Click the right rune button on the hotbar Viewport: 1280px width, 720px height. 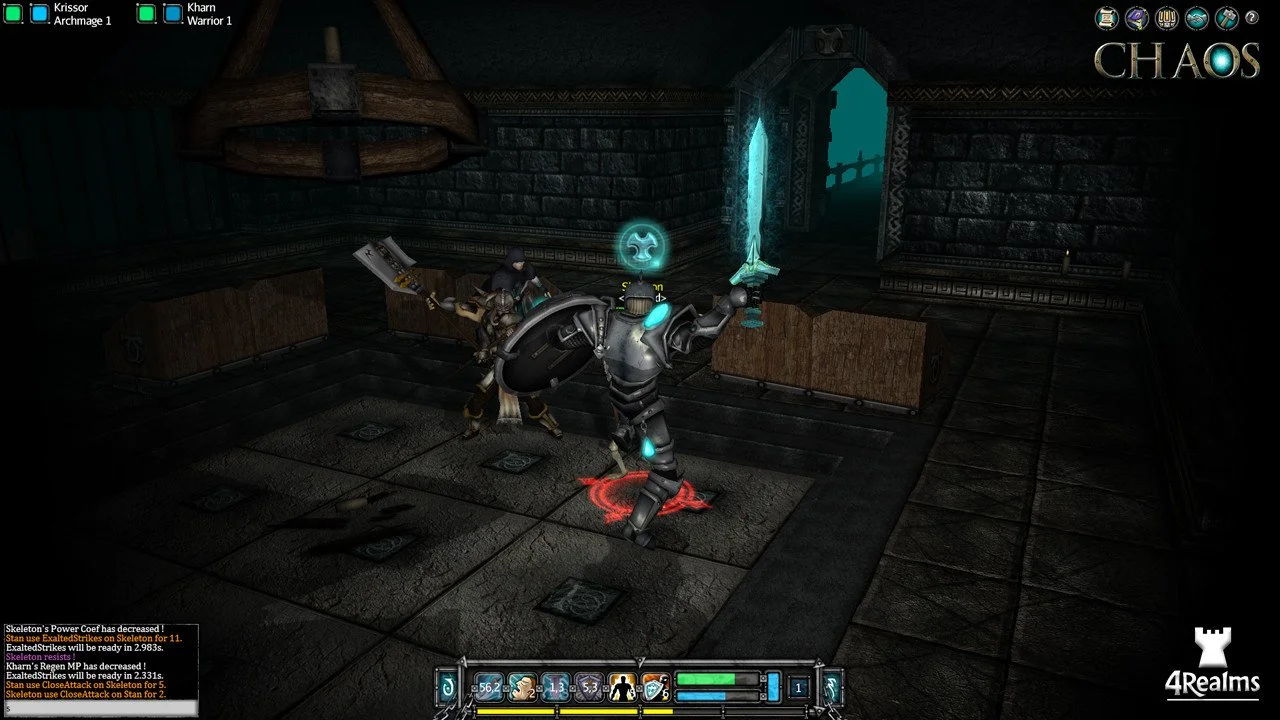pyautogui.click(x=831, y=687)
